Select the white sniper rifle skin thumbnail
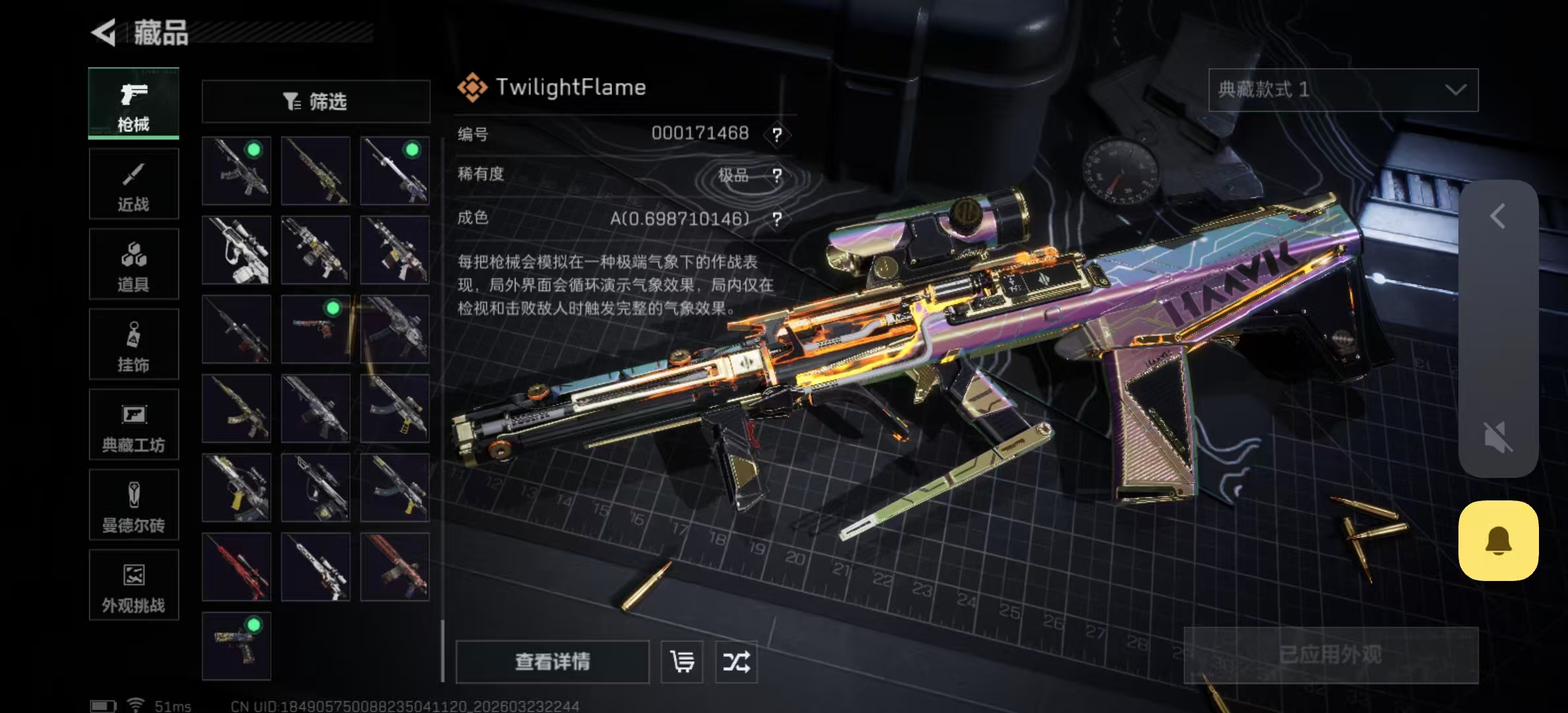 pyautogui.click(x=236, y=250)
